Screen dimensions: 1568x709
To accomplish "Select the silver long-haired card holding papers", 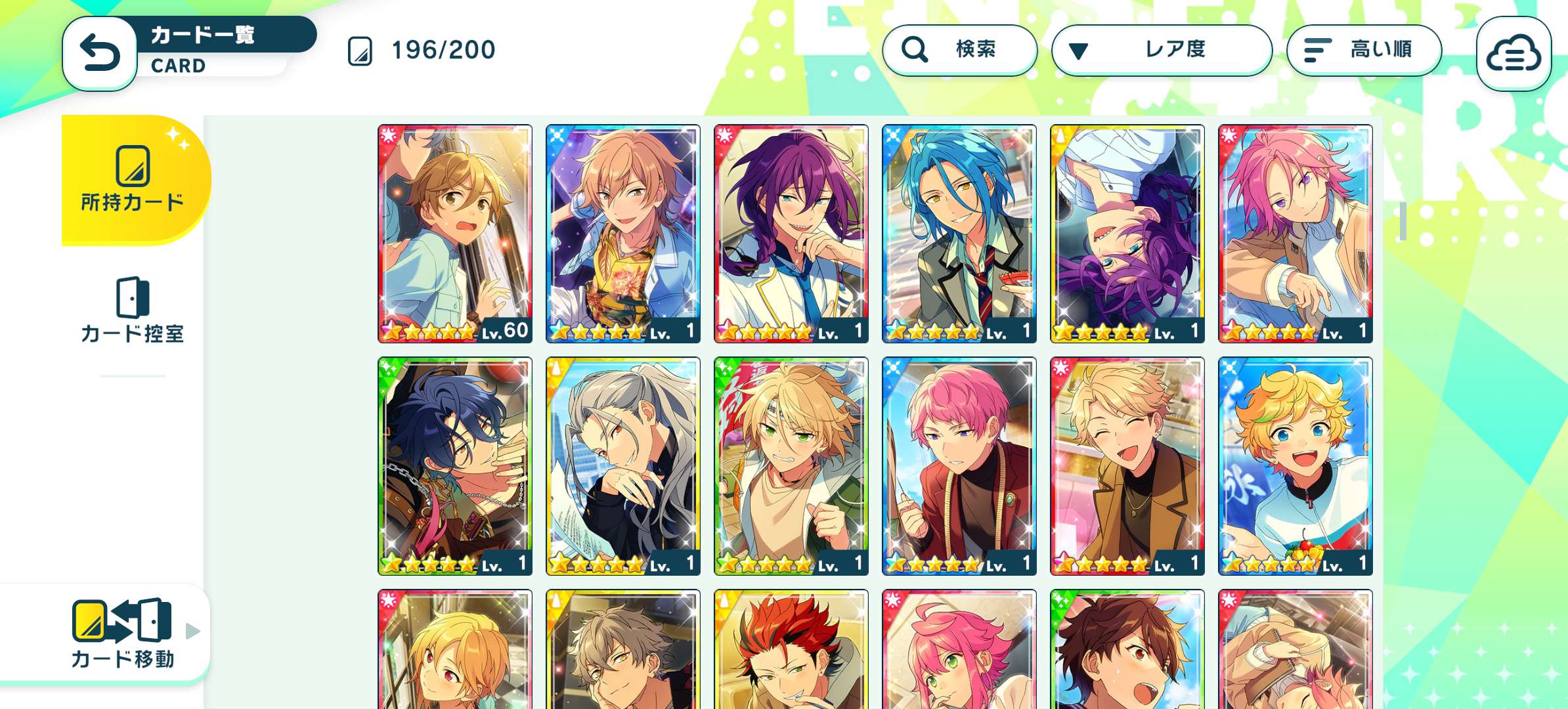I will click(623, 465).
